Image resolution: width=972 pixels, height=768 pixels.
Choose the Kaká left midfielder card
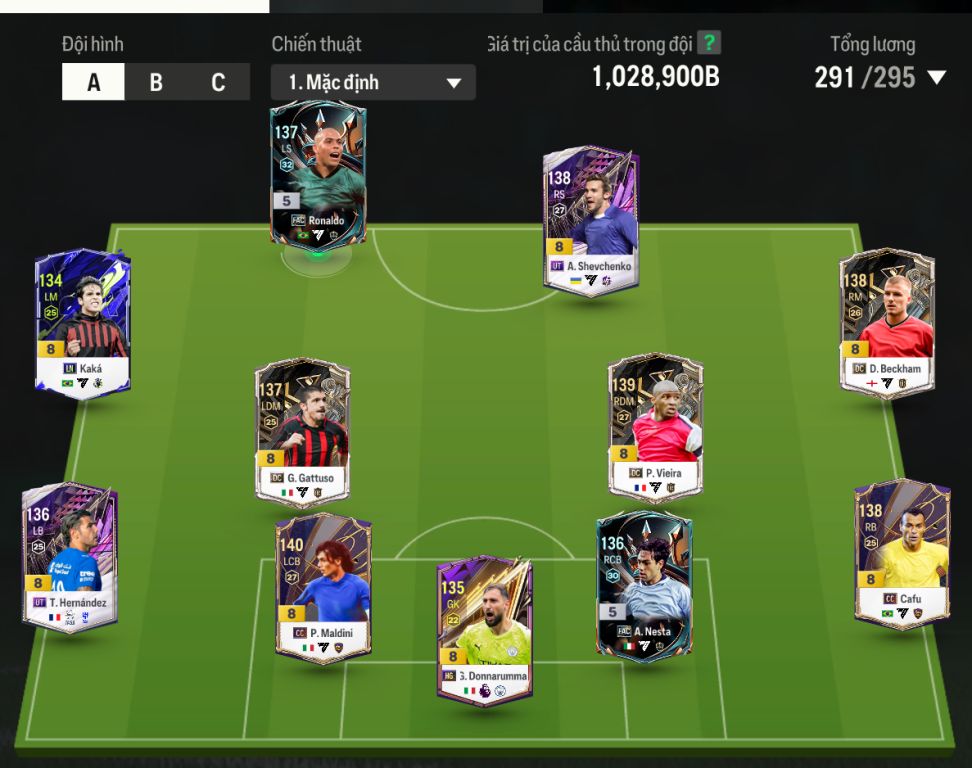click(x=83, y=322)
